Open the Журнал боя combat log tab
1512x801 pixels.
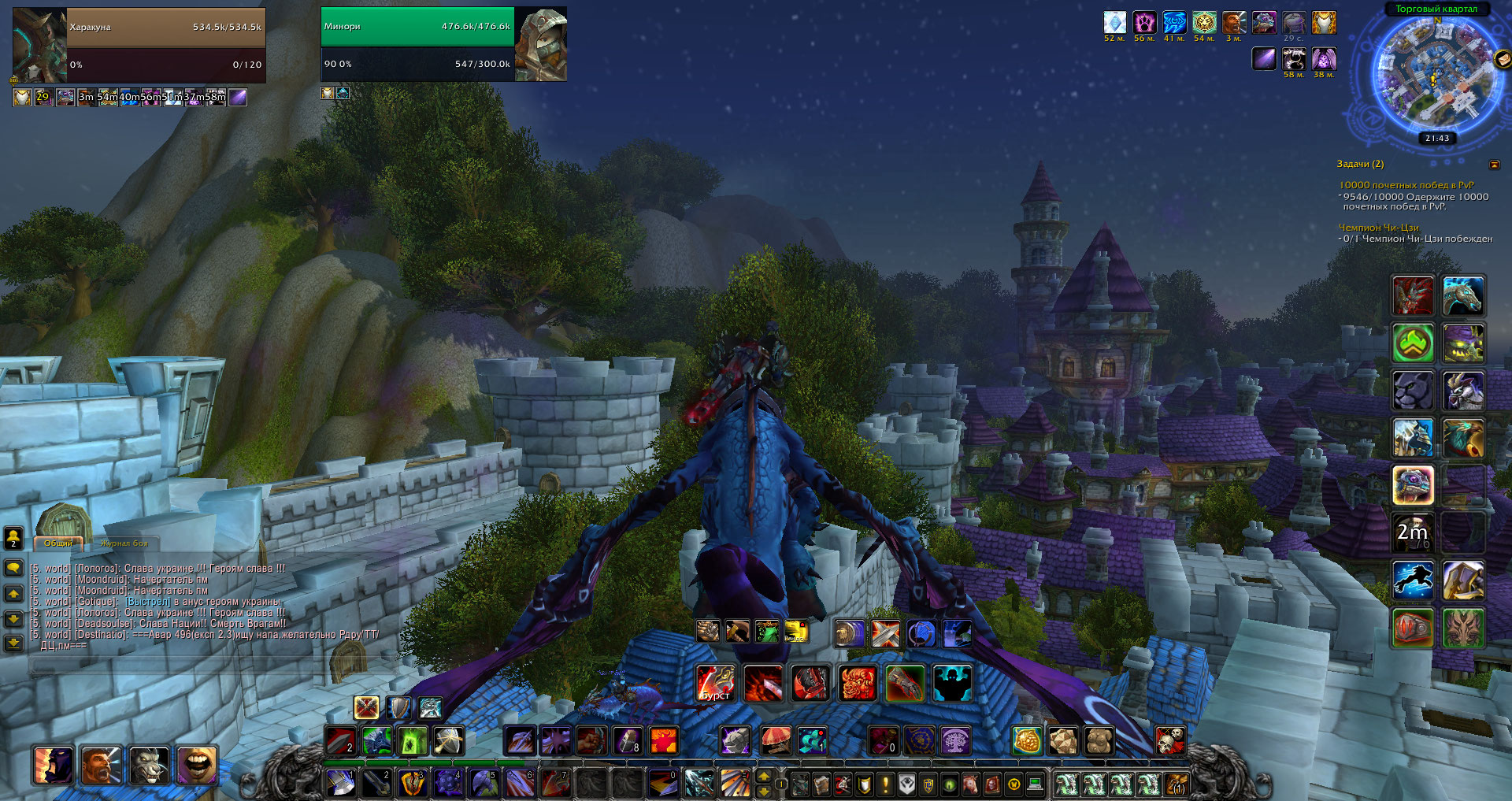tap(124, 543)
